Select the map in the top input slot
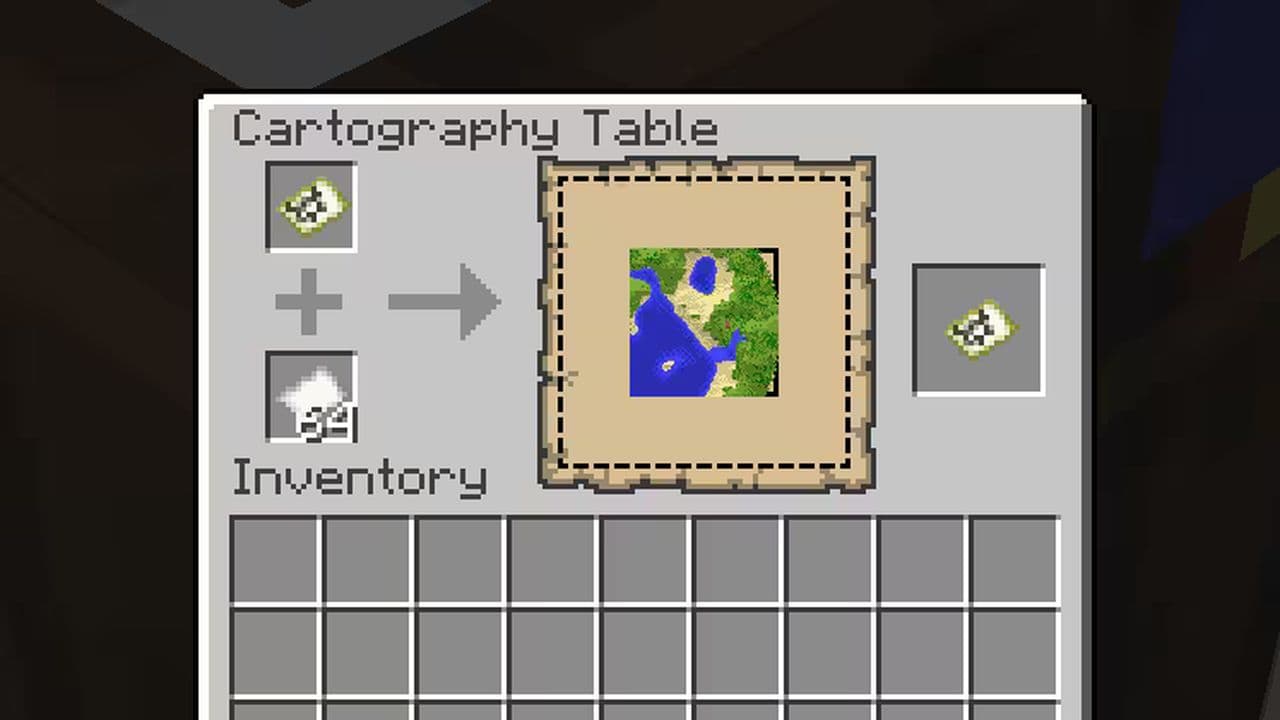The height and width of the screenshot is (720, 1280). coord(310,207)
